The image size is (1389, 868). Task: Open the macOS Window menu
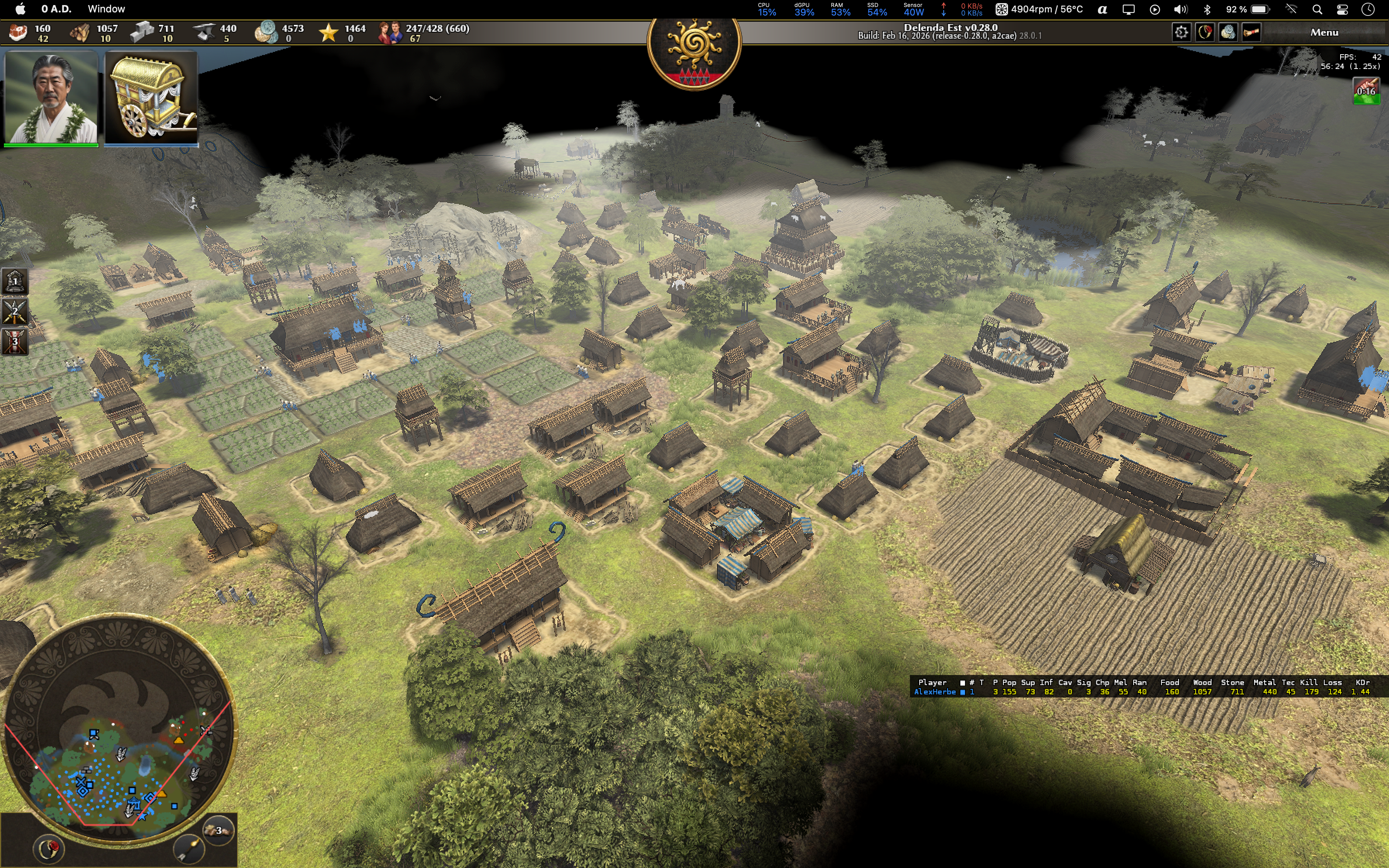pyautogui.click(x=106, y=9)
